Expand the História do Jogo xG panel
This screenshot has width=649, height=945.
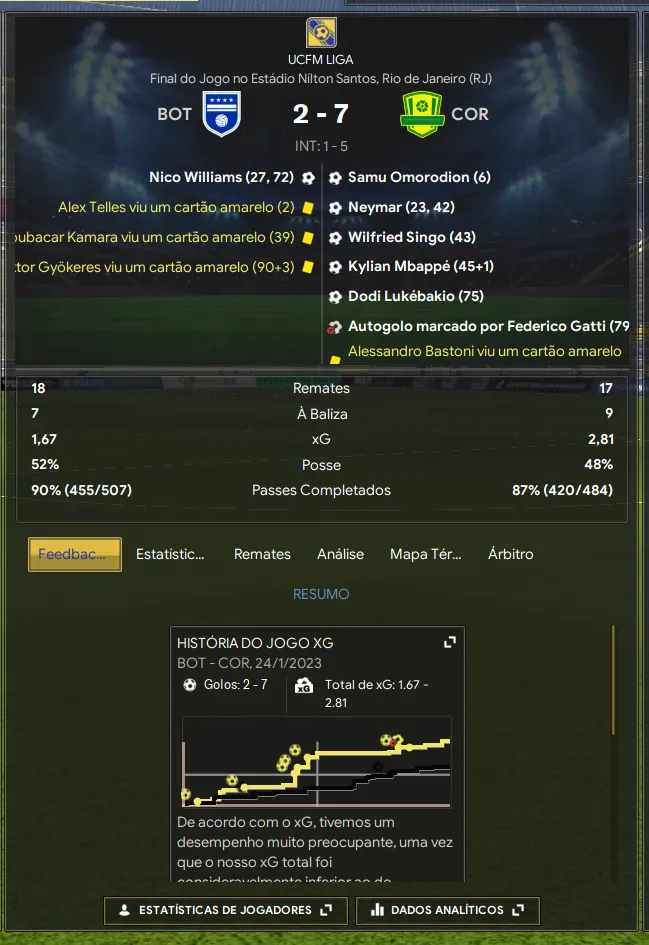coord(450,642)
